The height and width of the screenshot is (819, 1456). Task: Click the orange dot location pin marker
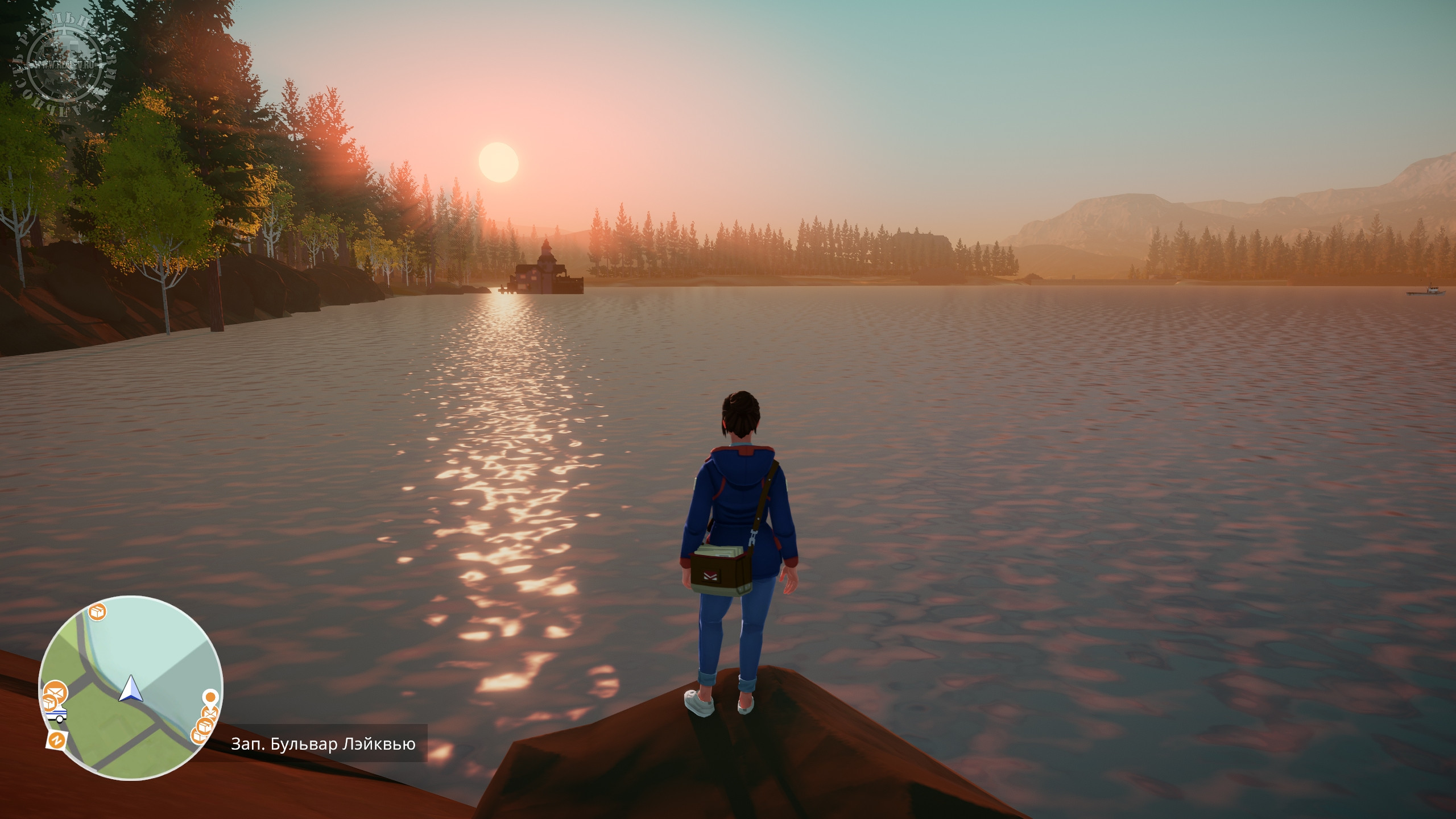coord(210,697)
